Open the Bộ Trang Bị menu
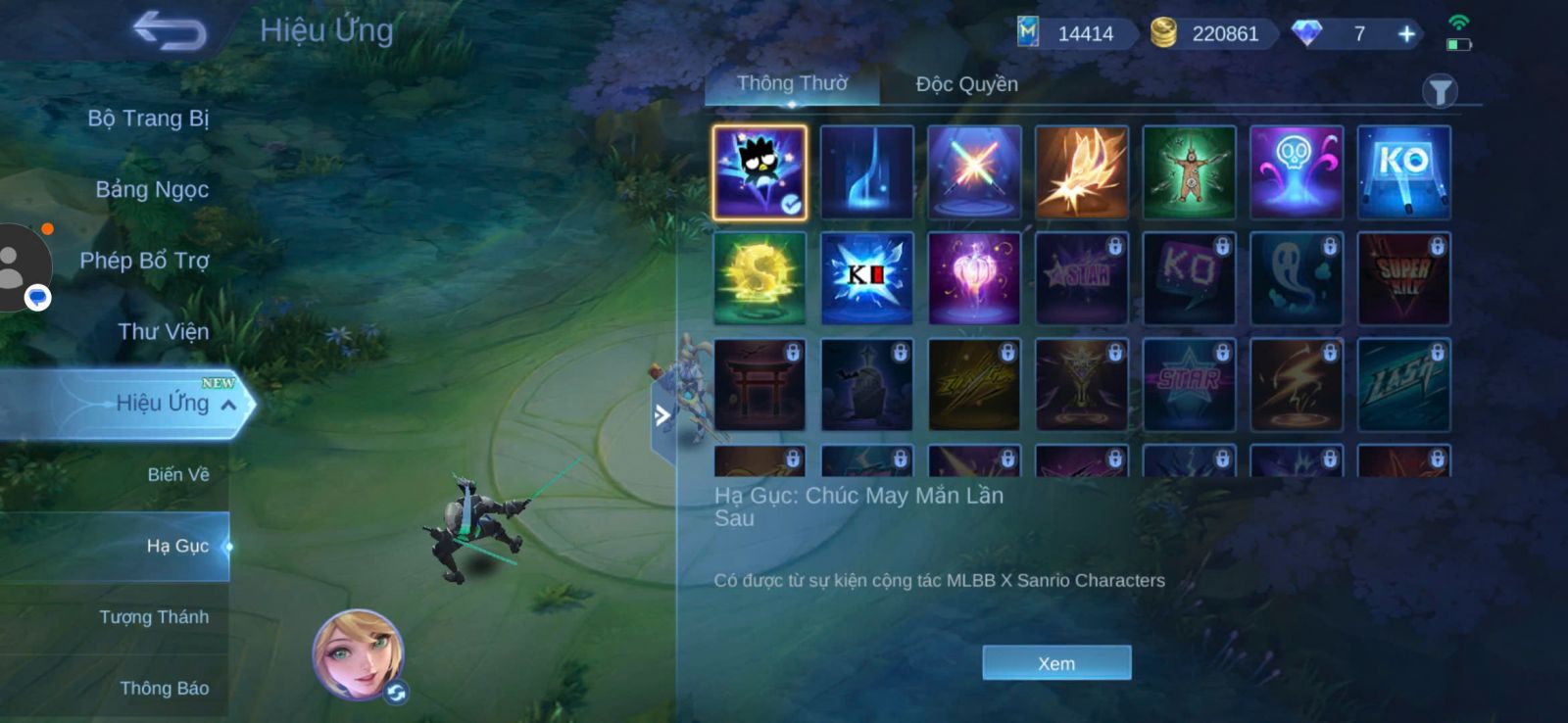1568x723 pixels. [148, 119]
